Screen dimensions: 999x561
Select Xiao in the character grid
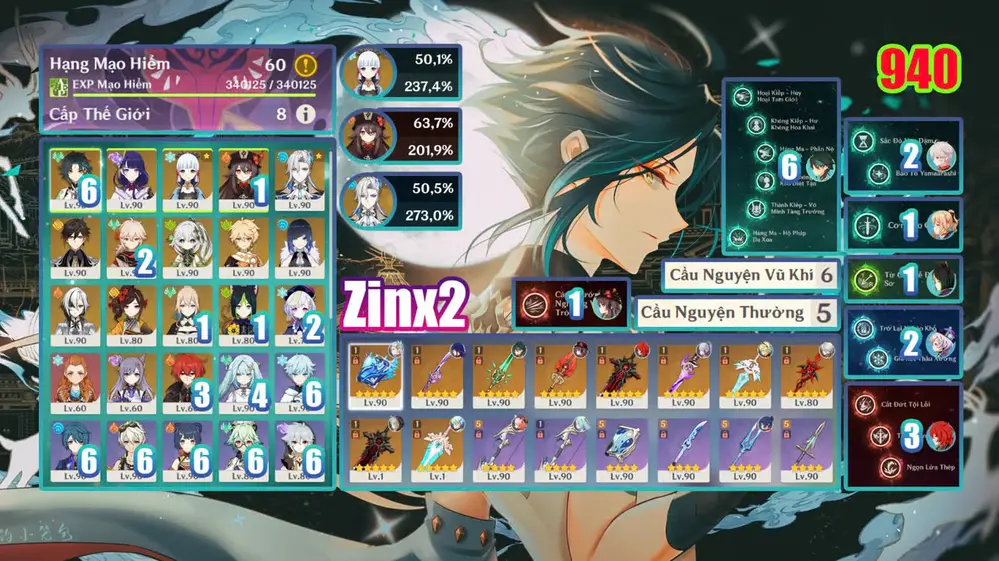pyautogui.click(x=76, y=177)
